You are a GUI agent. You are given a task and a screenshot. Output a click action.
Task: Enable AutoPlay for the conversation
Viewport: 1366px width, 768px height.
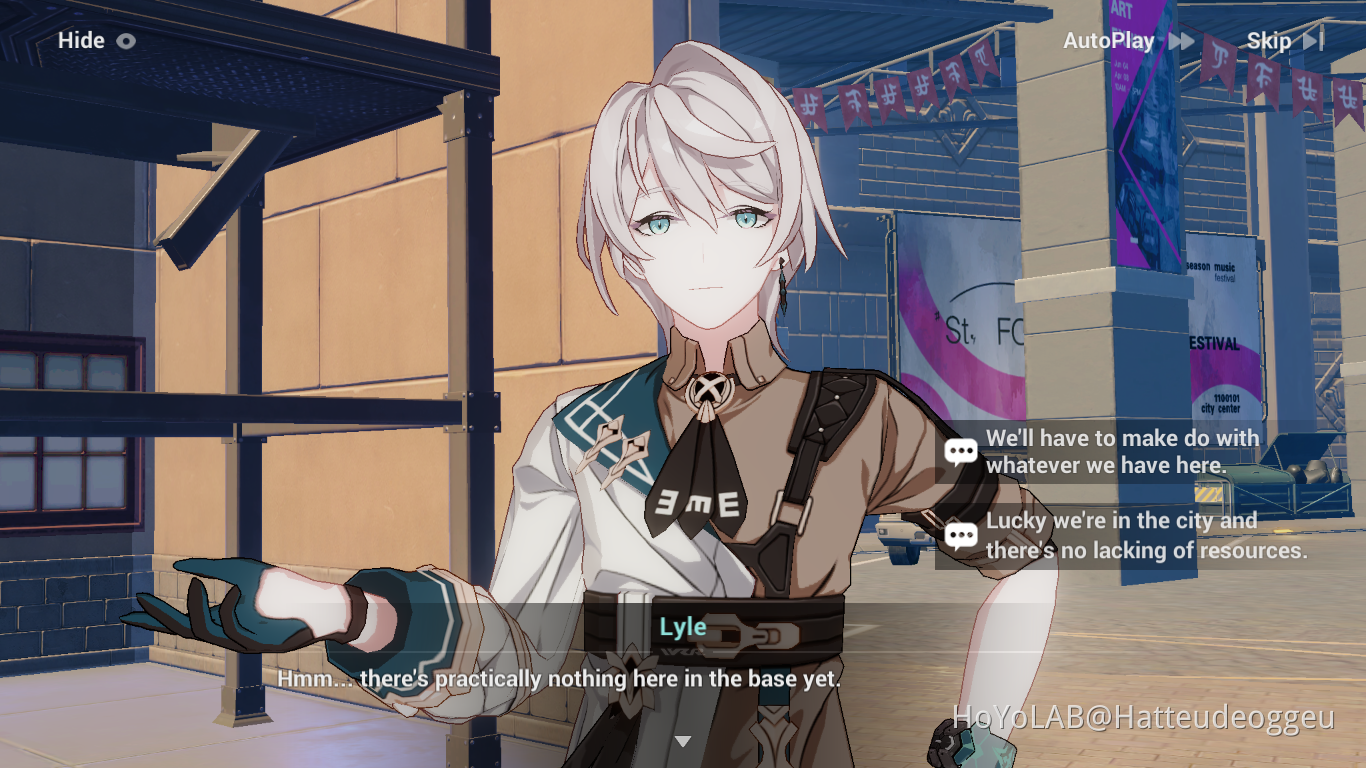coord(1108,41)
